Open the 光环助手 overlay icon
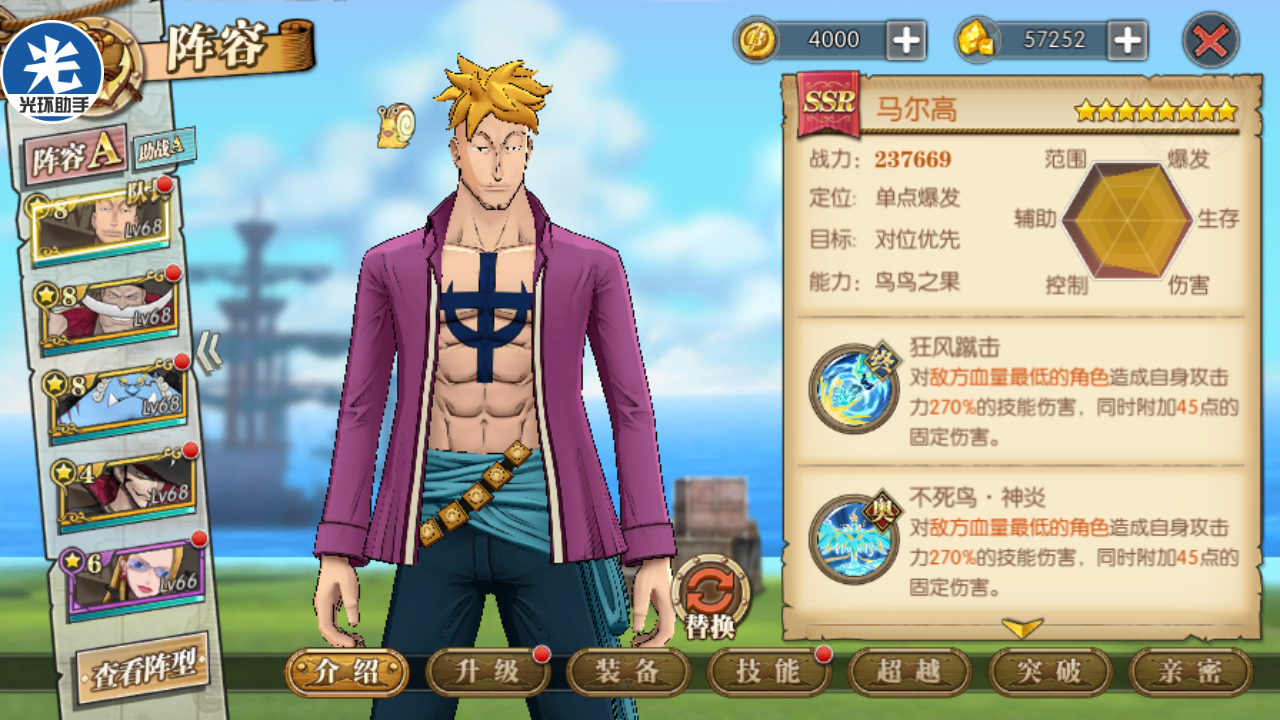This screenshot has height=720, width=1280. click(x=52, y=70)
